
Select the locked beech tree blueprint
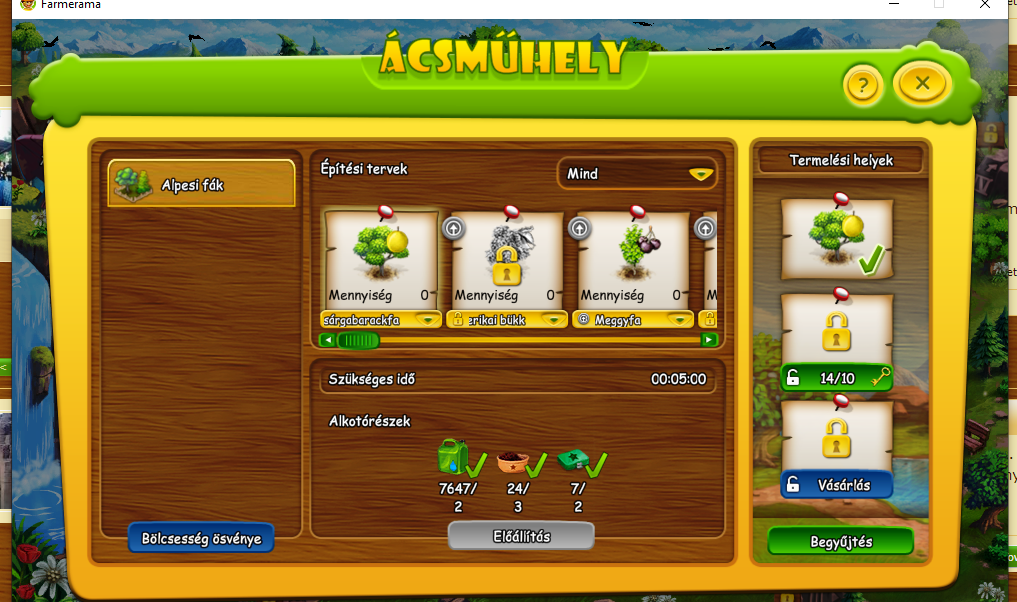point(506,258)
